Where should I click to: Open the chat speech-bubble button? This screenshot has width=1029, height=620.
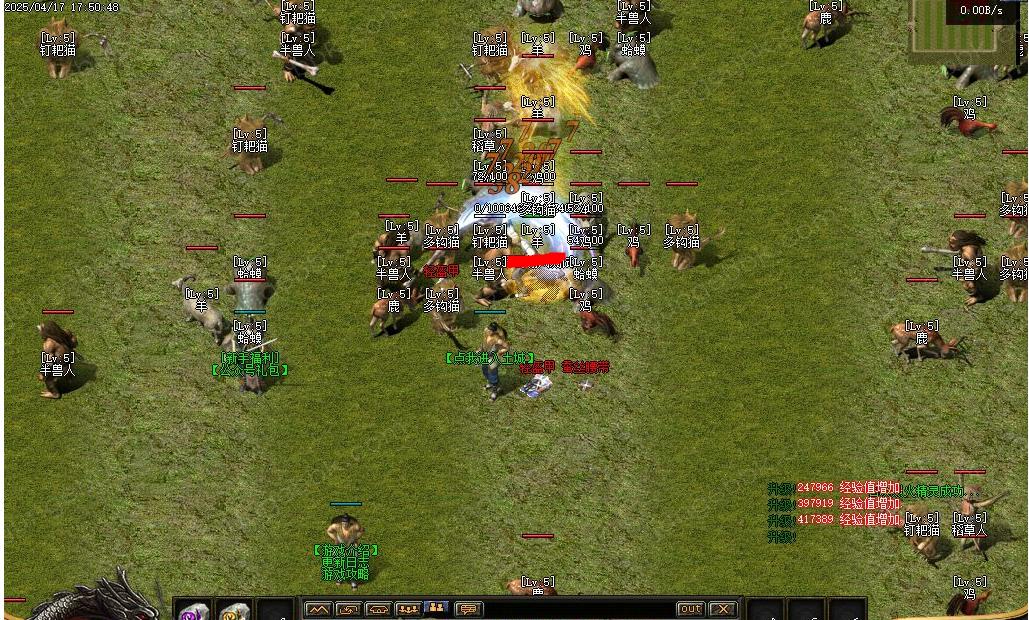pyautogui.click(x=468, y=609)
